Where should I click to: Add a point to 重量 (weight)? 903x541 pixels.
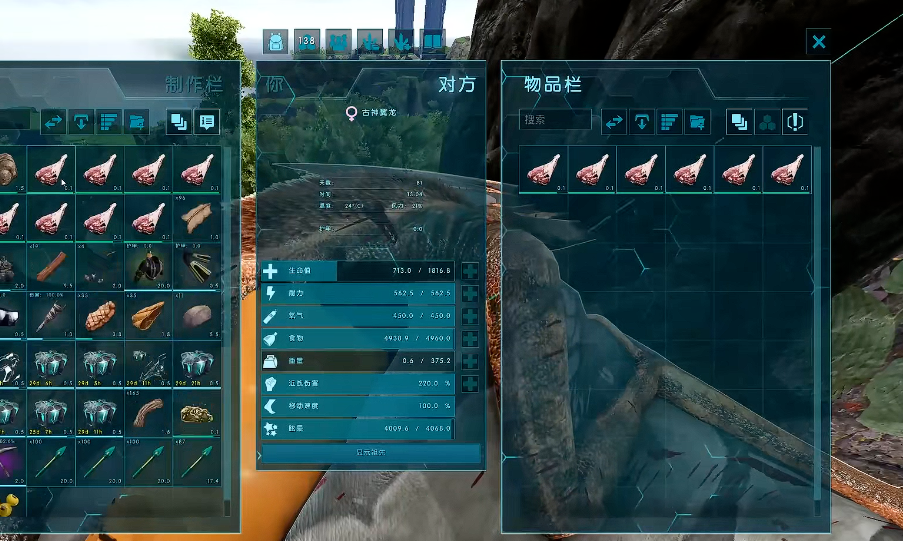pos(470,361)
